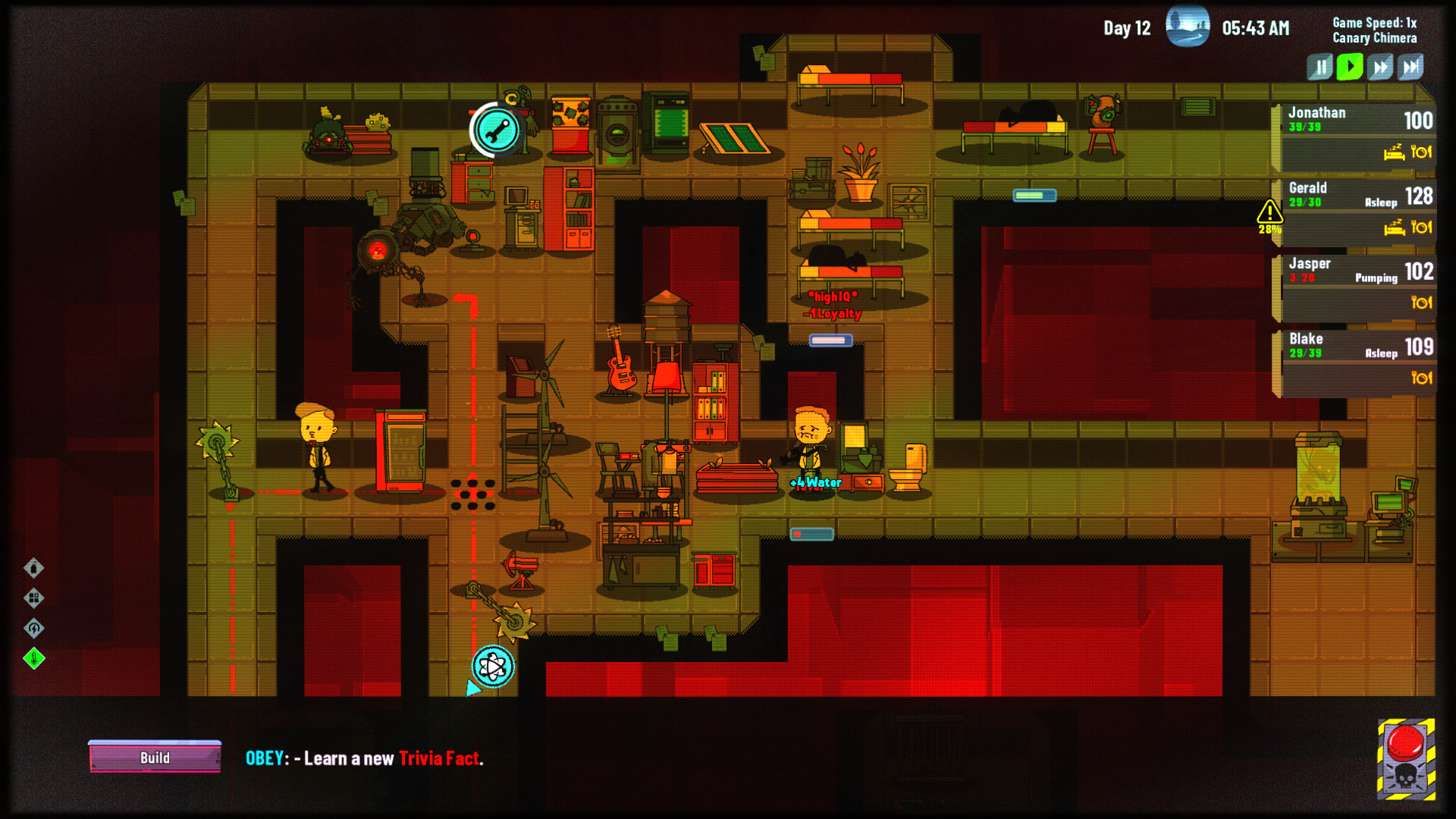This screenshot has height=819, width=1456.
Task: Open Jasper's survivor panel
Action: point(1354,286)
